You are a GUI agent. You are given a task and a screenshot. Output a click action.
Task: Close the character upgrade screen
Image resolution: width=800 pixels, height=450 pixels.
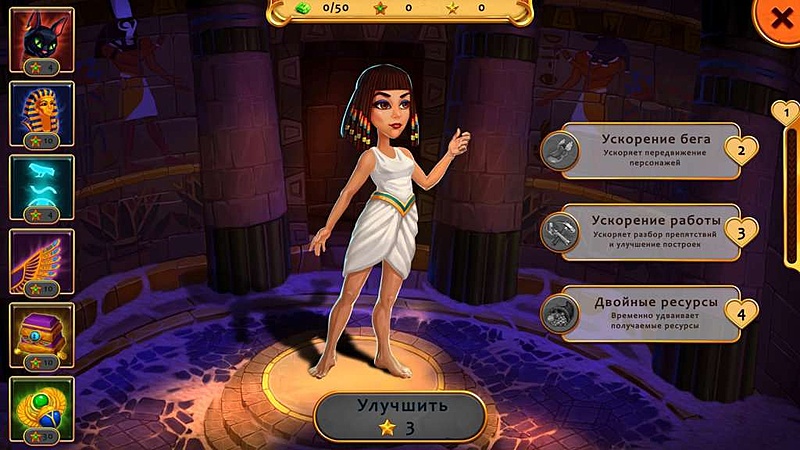pos(778,19)
